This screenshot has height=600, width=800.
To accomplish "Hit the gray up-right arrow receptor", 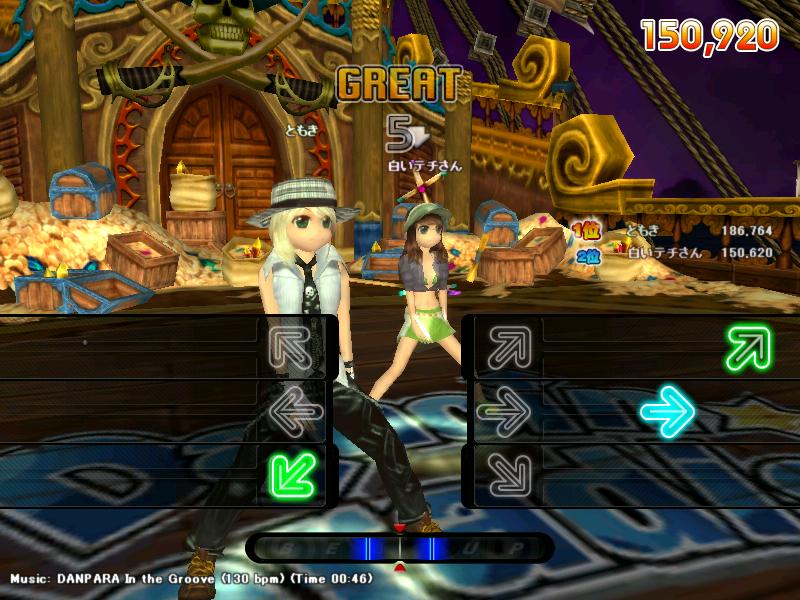I will pyautogui.click(x=506, y=347).
